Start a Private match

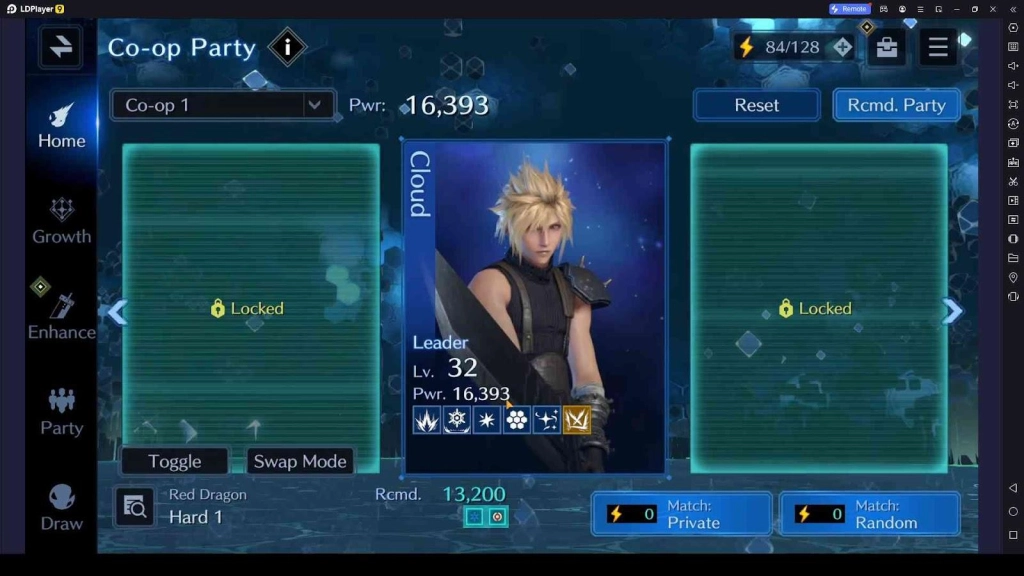[x=681, y=514]
